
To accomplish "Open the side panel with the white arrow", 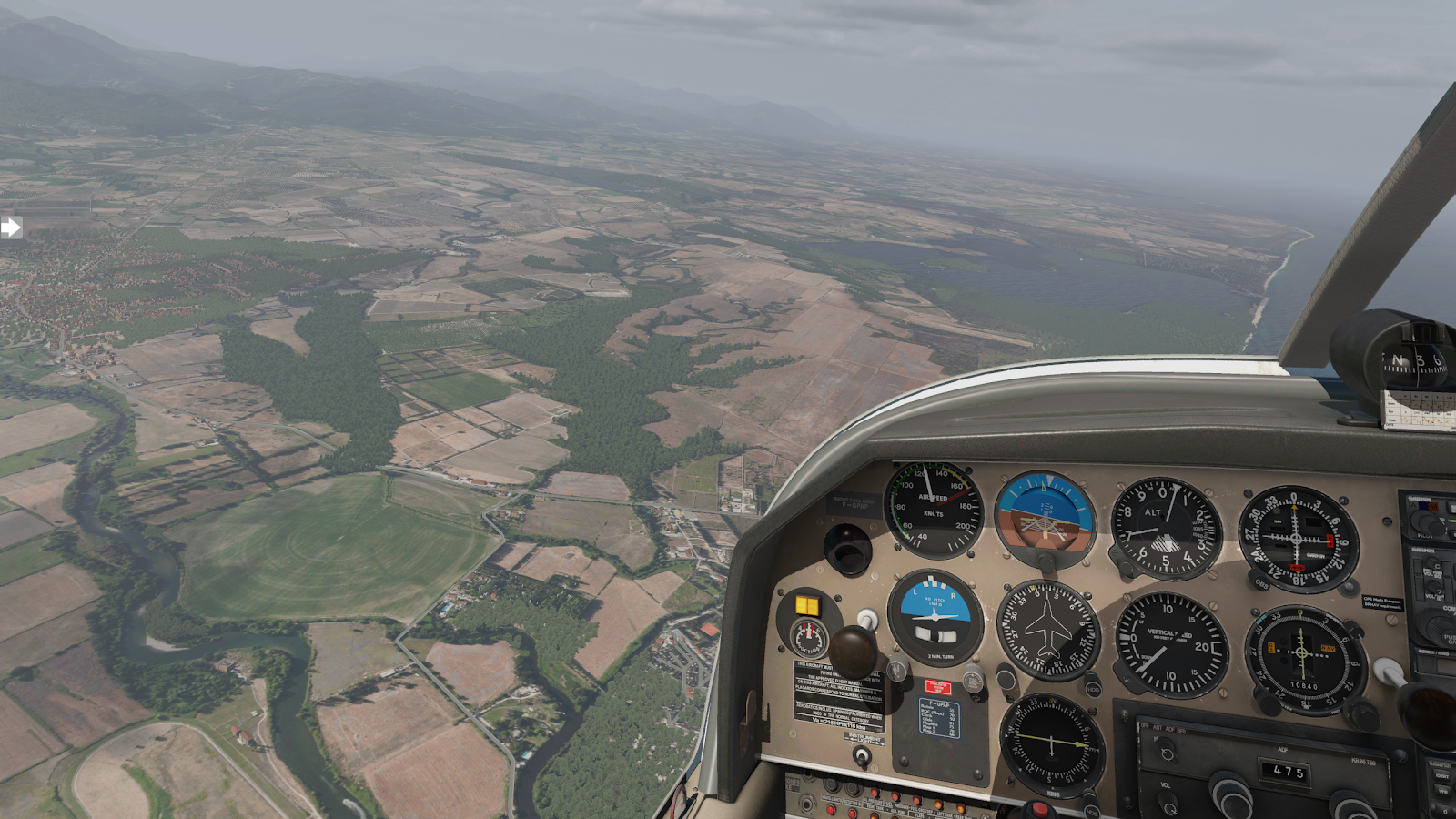I will pyautogui.click(x=11, y=227).
